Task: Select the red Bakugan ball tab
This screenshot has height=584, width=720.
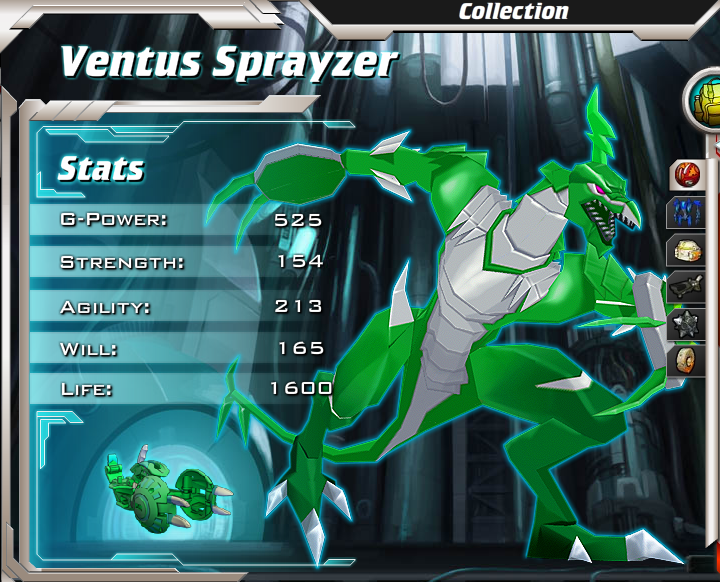Action: tap(688, 175)
